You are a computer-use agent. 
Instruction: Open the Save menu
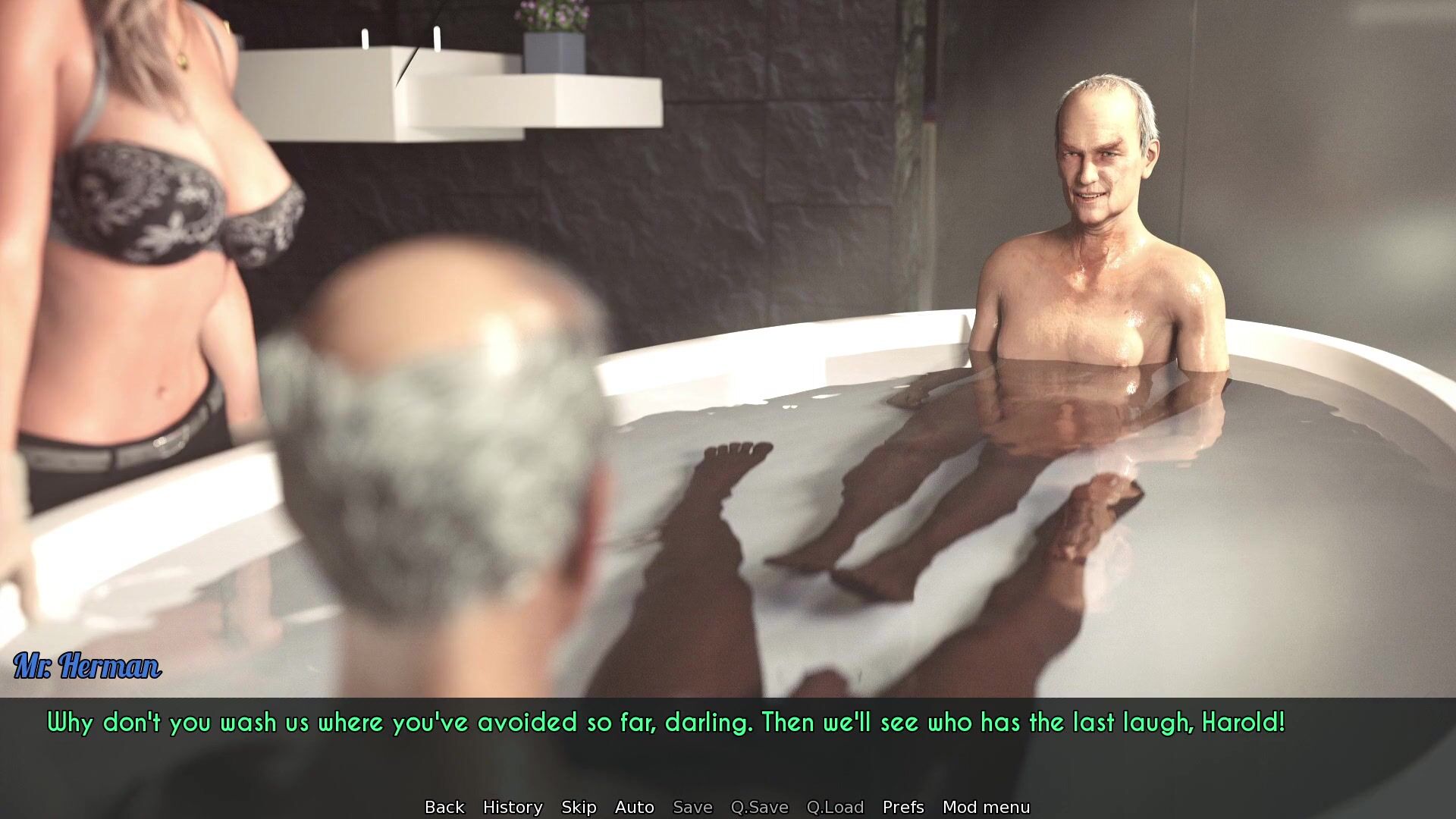pos(692,807)
